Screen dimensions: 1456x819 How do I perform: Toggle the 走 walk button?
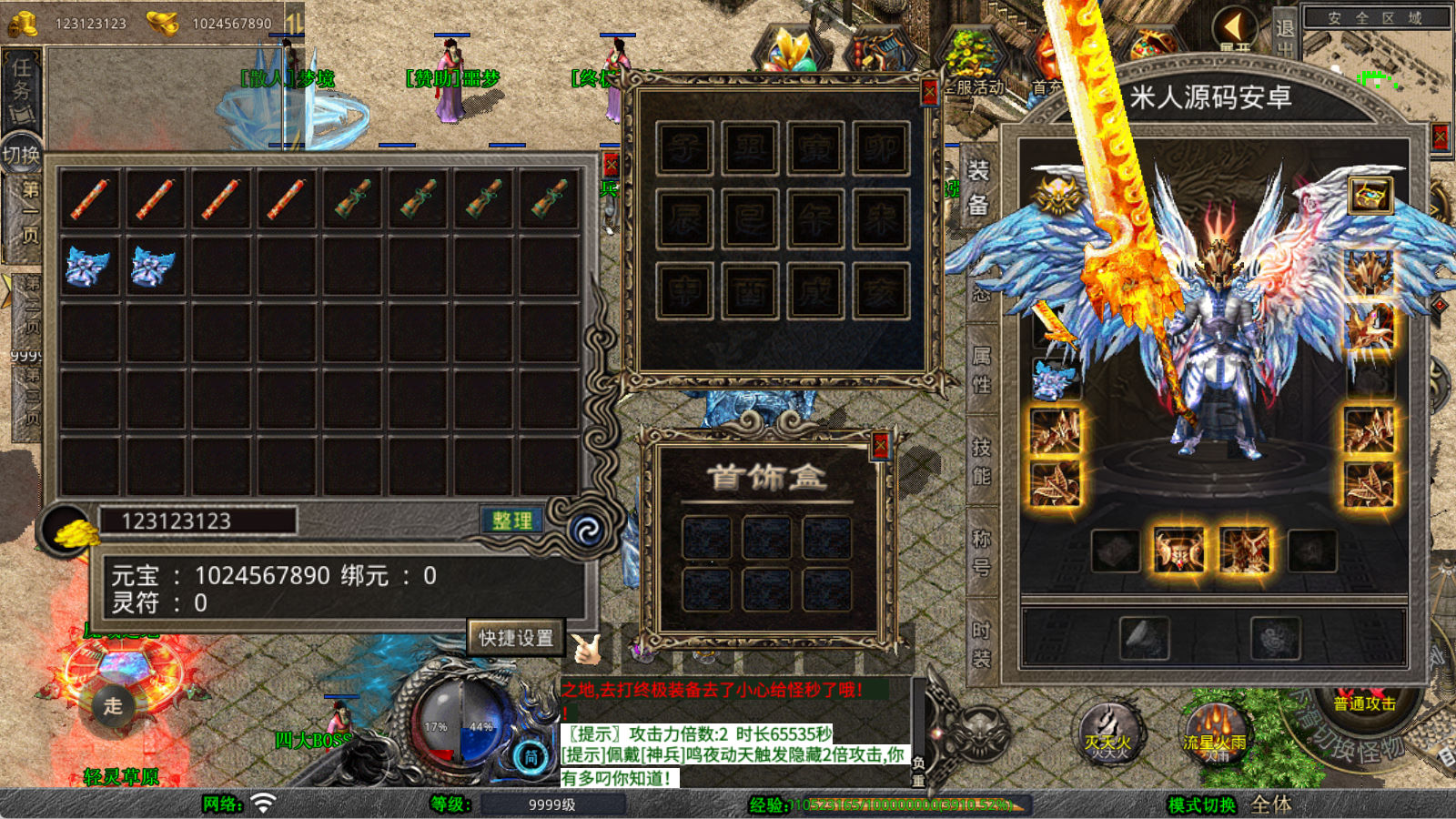click(x=113, y=705)
